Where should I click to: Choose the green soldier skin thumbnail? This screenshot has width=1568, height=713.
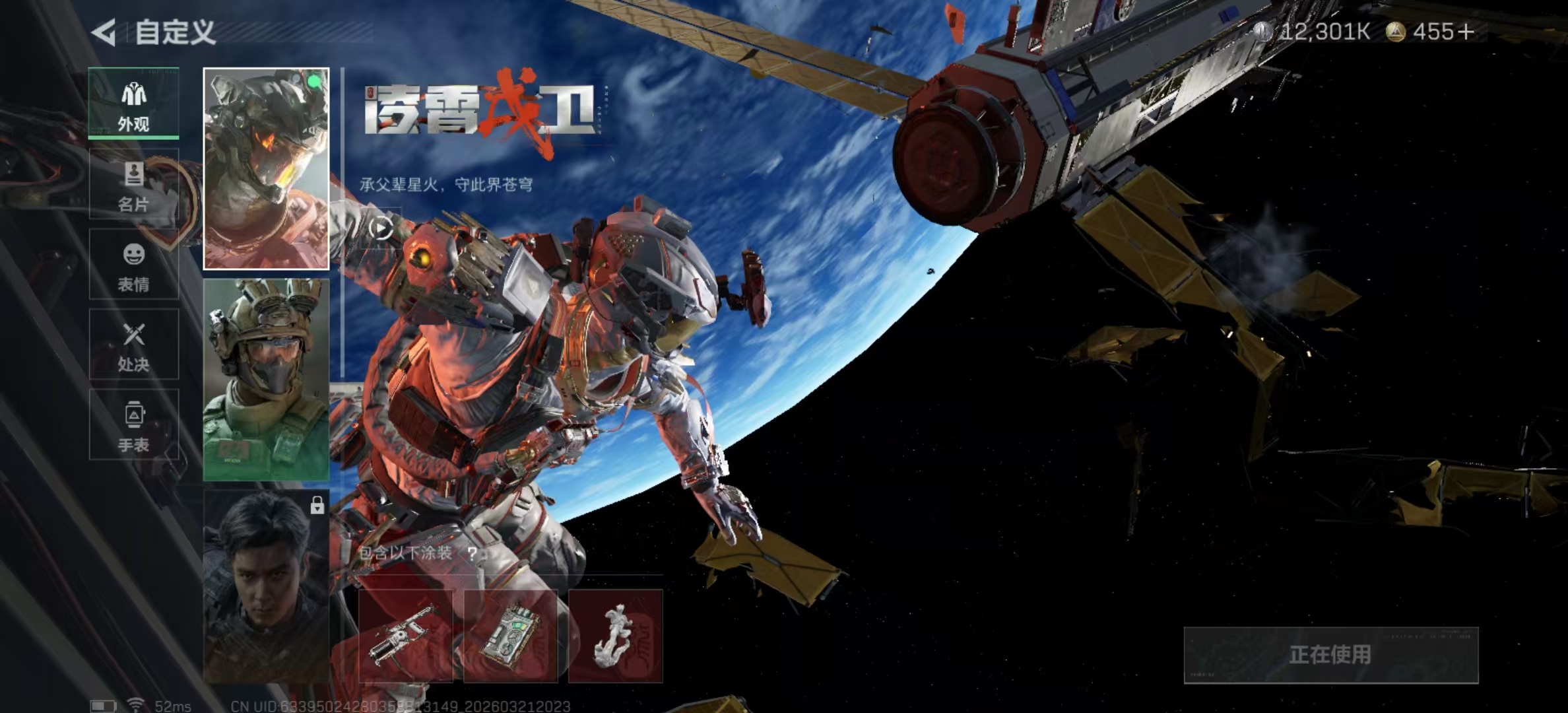pos(266,380)
